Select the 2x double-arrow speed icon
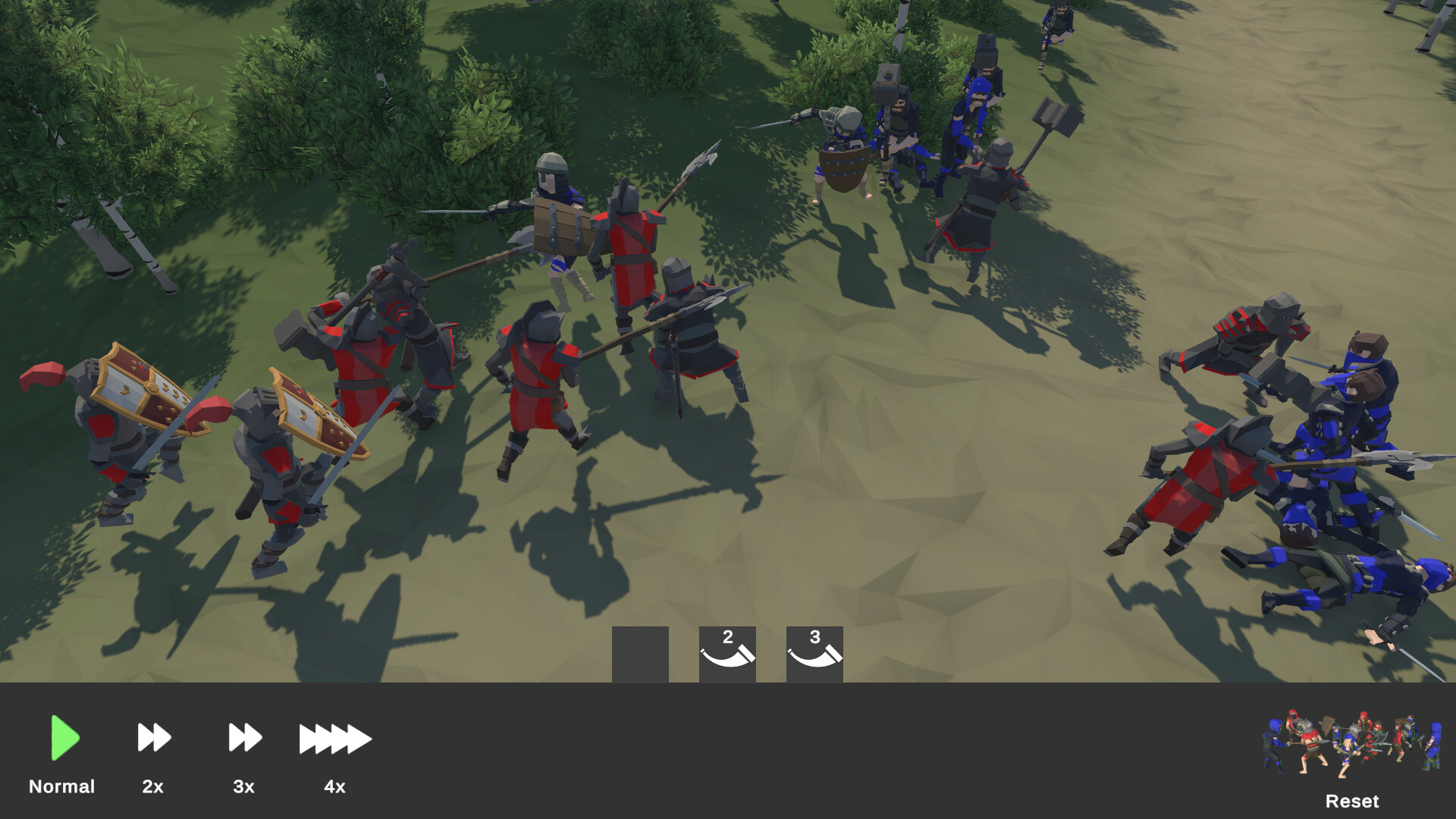Screen dimensions: 1456x819 click(x=153, y=737)
